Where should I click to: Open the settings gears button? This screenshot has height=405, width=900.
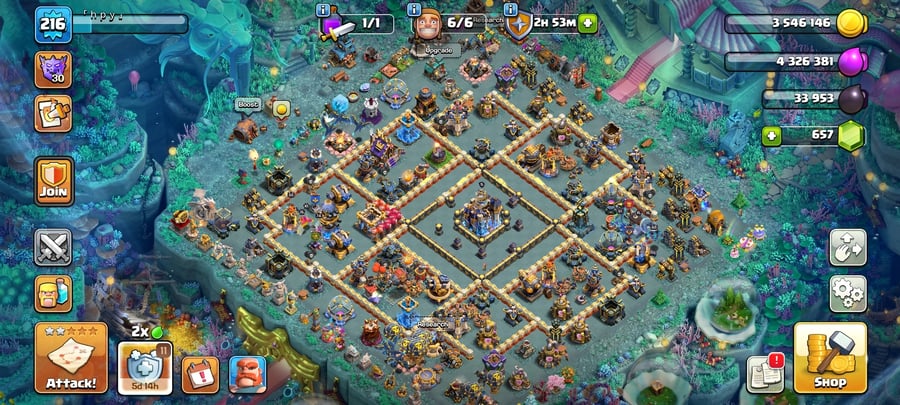[x=847, y=294]
